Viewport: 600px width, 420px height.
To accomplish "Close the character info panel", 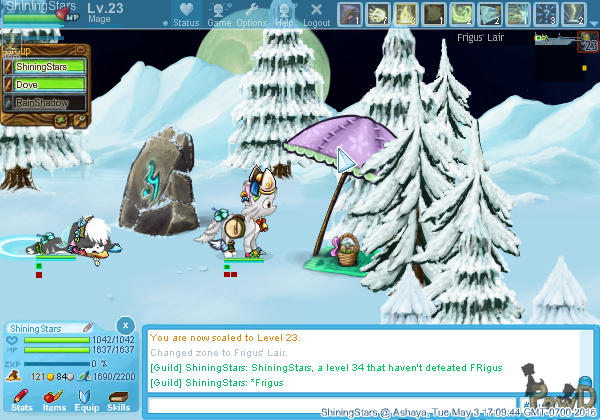I will pyautogui.click(x=124, y=326).
